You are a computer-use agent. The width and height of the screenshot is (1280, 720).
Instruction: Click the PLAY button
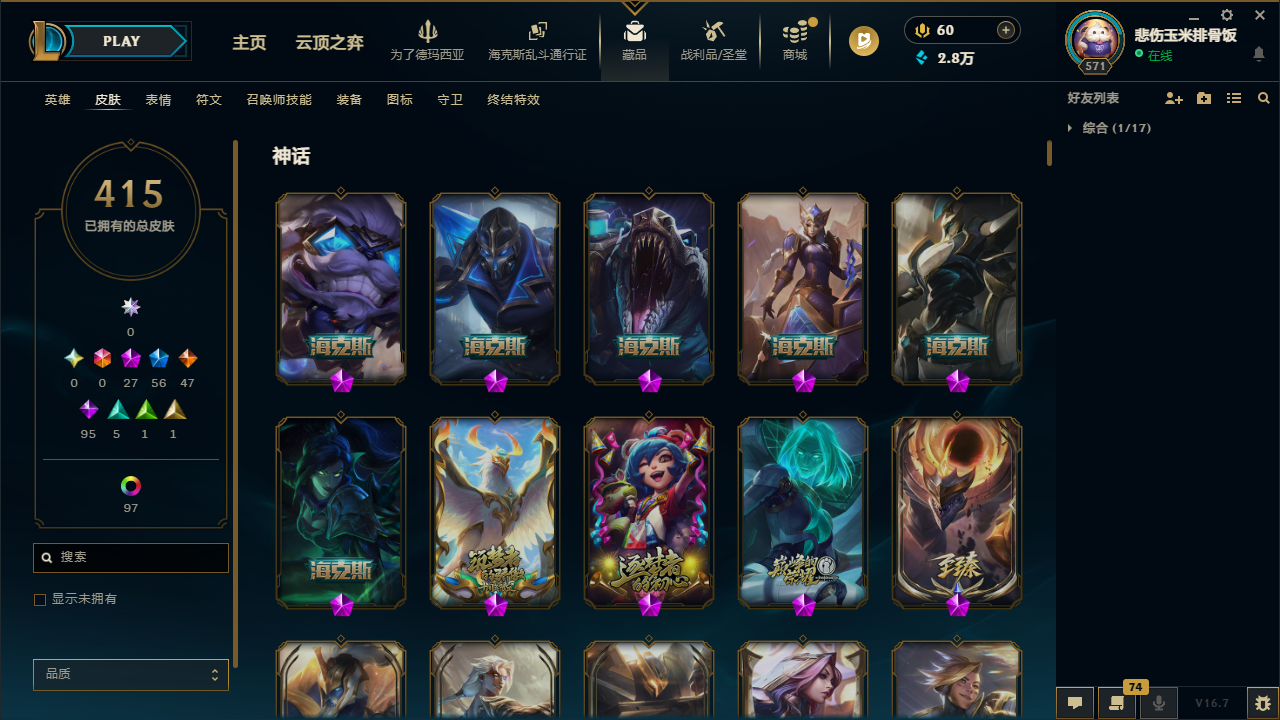tap(121, 41)
